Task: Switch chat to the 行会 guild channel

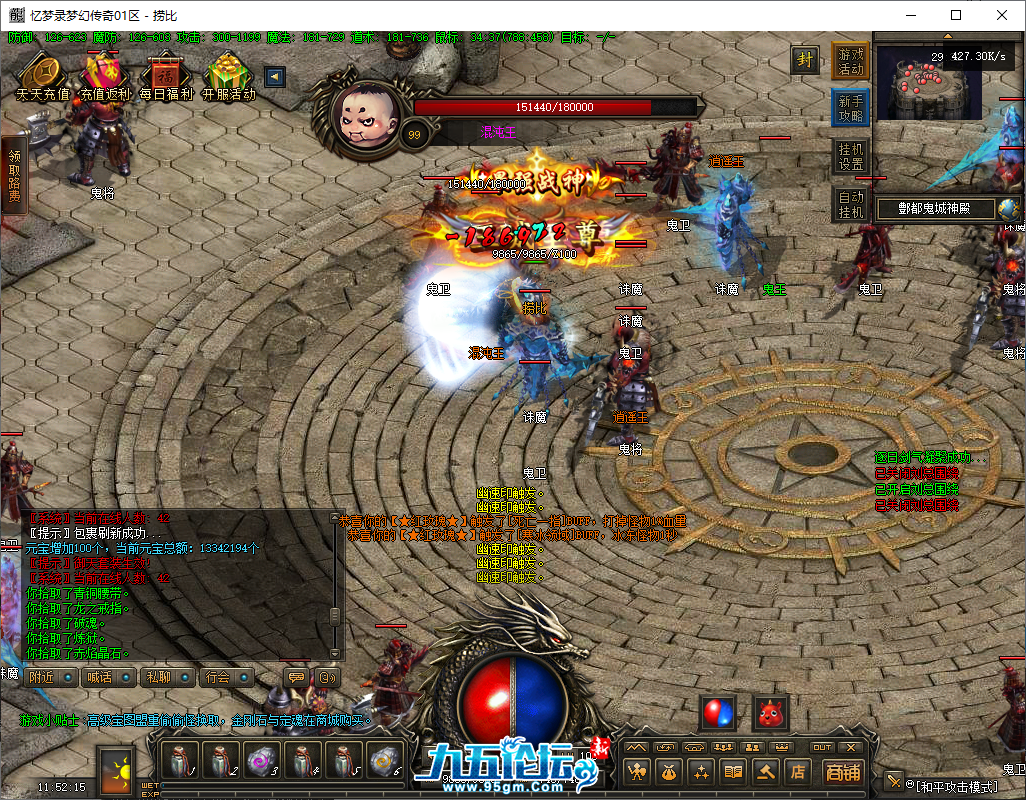Action: pos(225,677)
